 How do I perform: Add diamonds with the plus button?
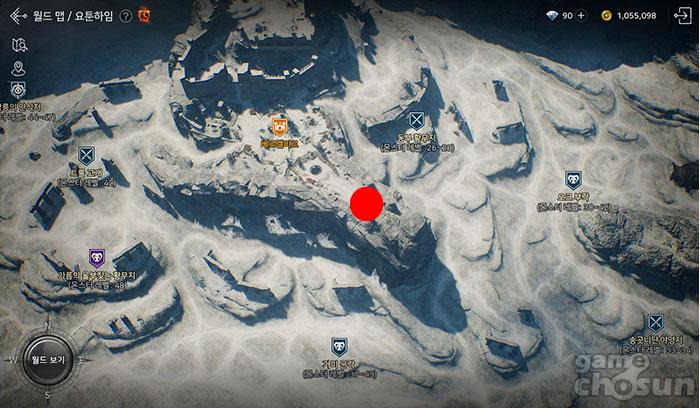coord(580,16)
